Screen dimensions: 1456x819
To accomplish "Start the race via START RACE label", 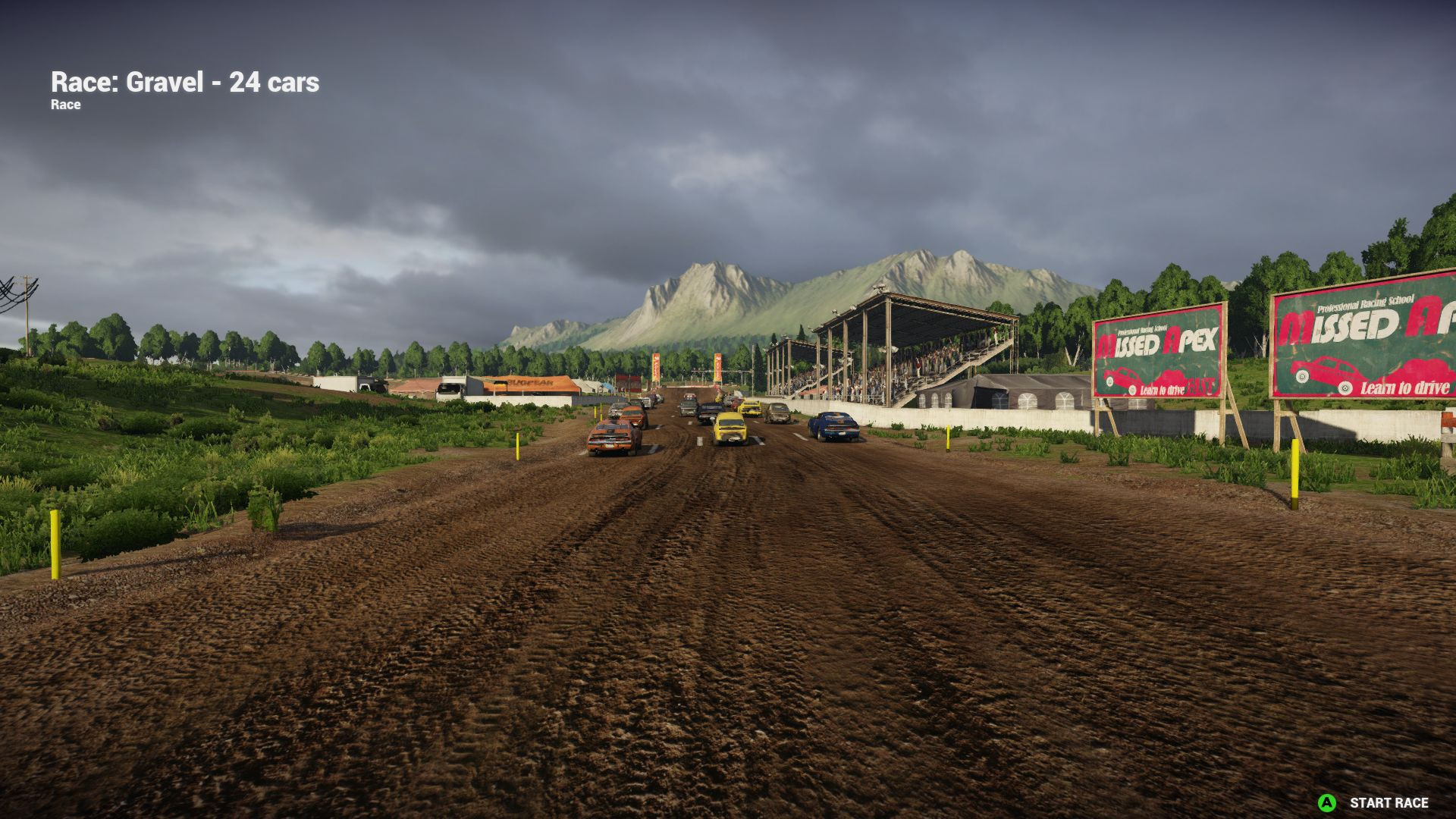I will pyautogui.click(x=1388, y=802).
